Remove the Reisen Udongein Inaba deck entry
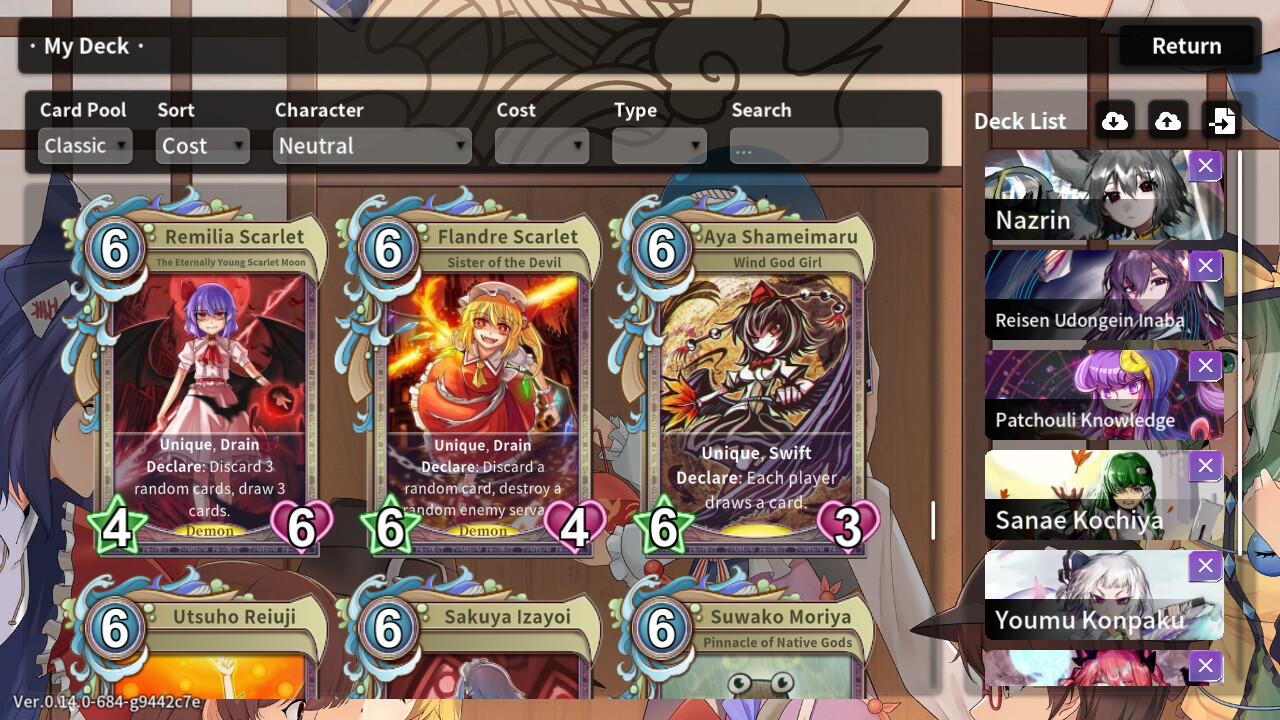Viewport: 1280px width, 720px height. point(1205,266)
